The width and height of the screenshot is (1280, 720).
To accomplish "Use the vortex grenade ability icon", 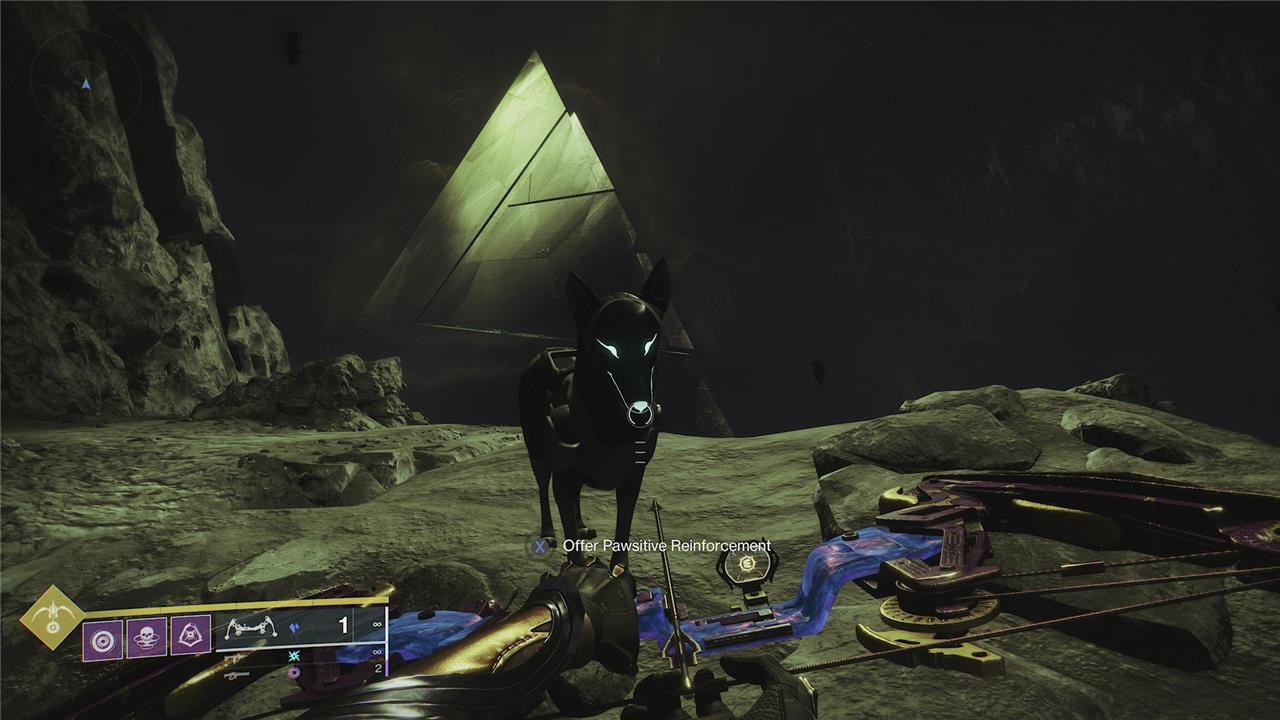I will pyautogui.click(x=103, y=638).
